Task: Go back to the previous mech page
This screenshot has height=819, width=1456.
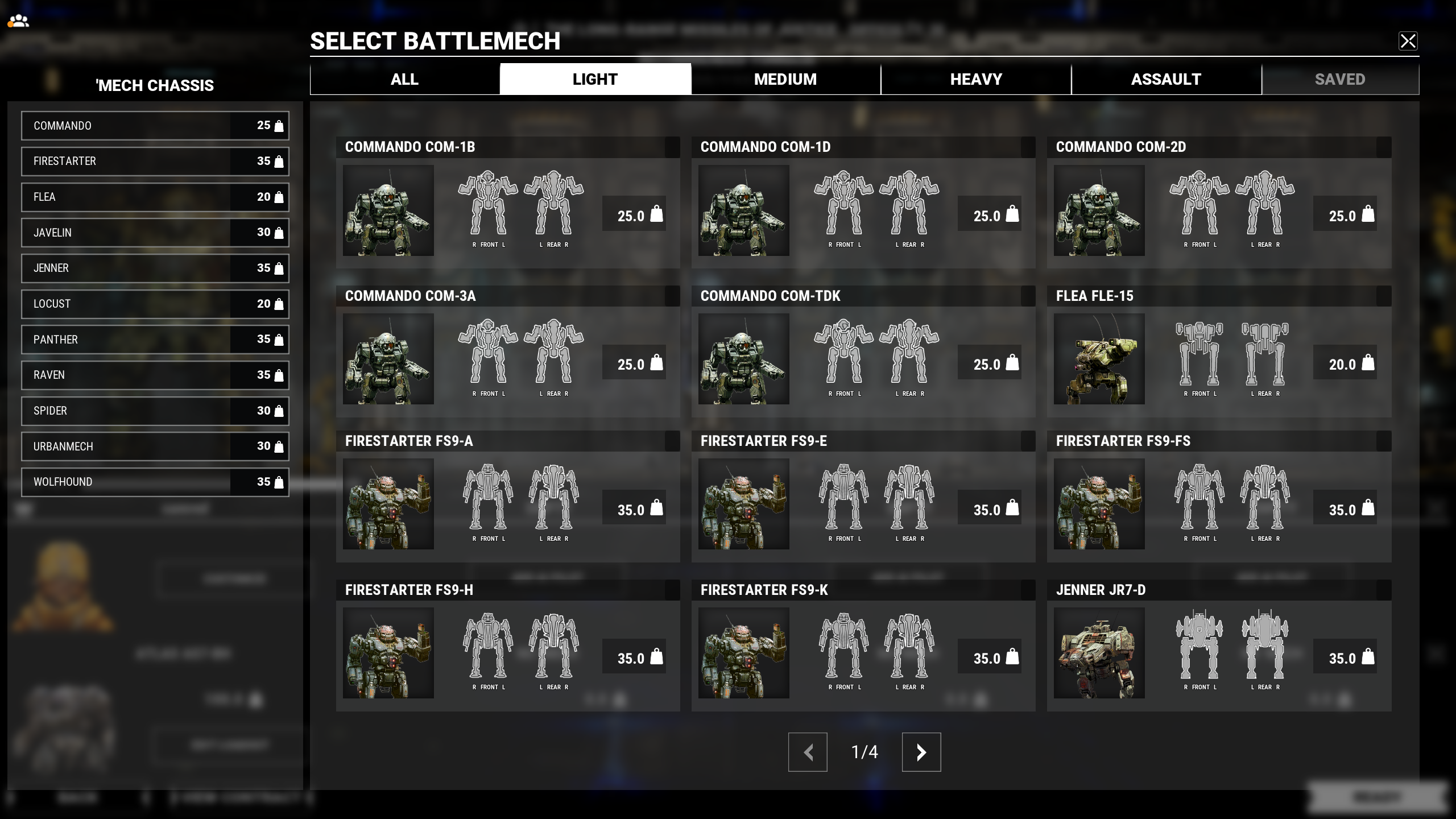Action: [808, 752]
